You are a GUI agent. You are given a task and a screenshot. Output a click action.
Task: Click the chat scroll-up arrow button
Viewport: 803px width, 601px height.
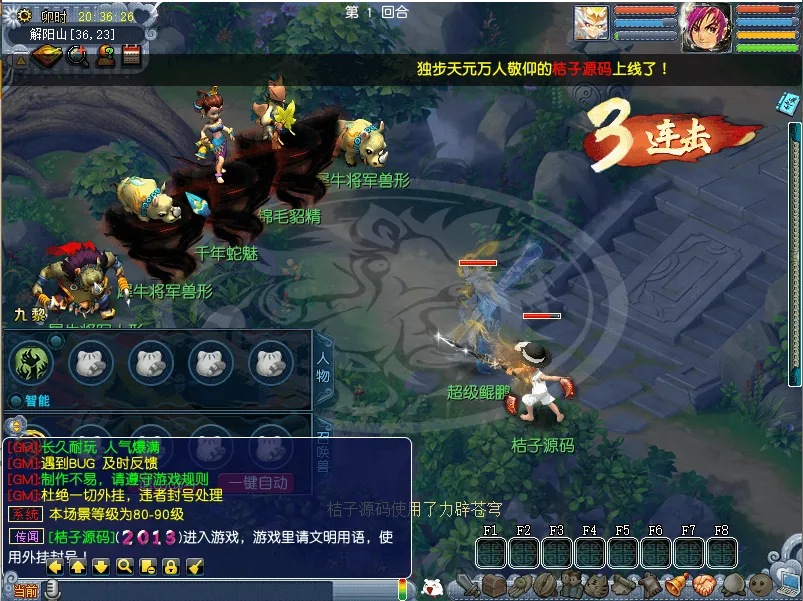pos(77,567)
